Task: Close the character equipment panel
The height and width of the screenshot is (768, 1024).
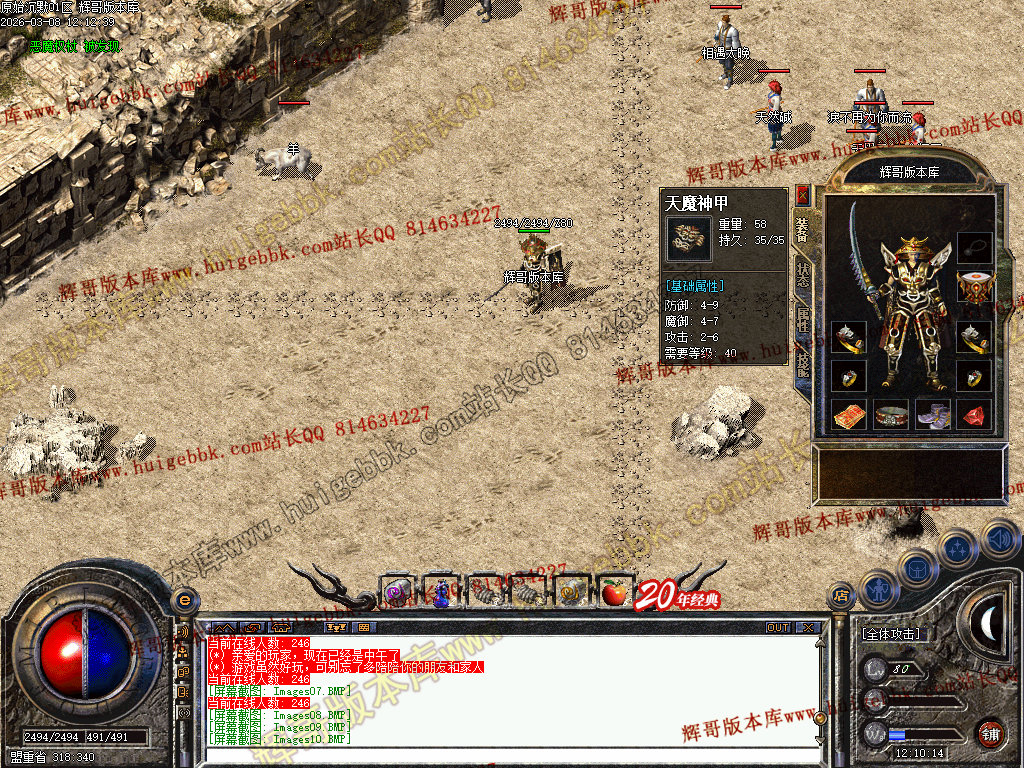Action: [x=803, y=194]
